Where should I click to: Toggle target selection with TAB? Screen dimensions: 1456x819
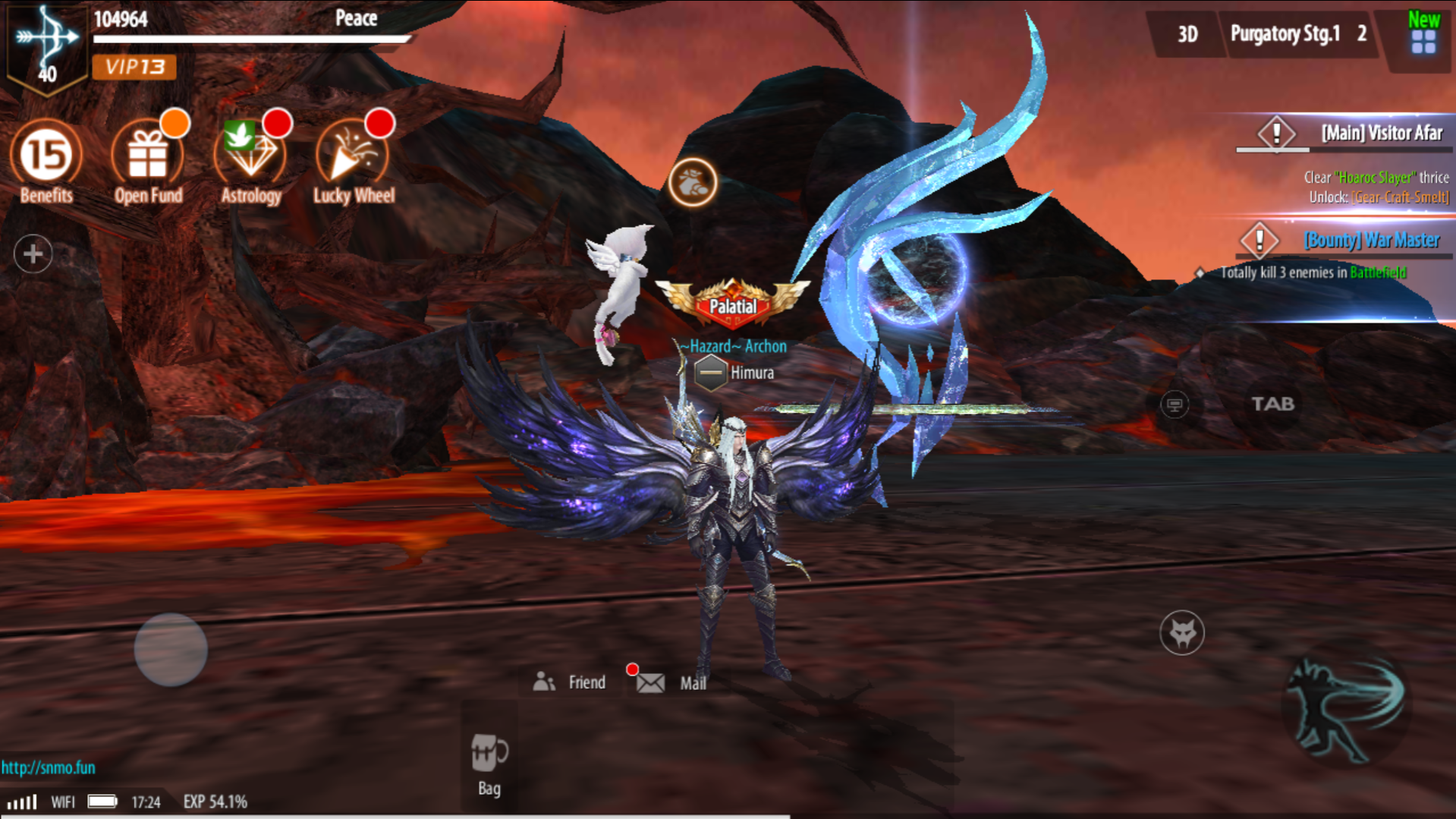click(x=1273, y=405)
